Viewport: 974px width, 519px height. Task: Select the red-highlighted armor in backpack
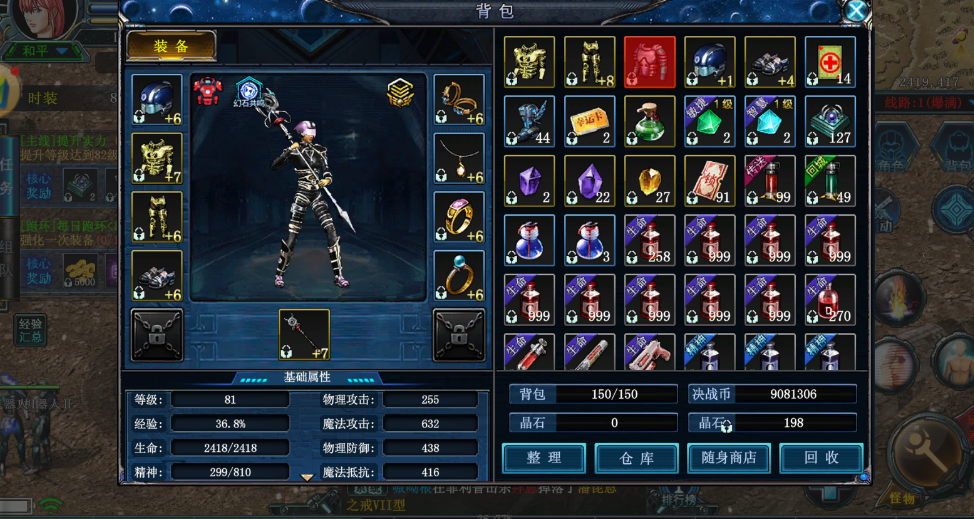(650, 62)
